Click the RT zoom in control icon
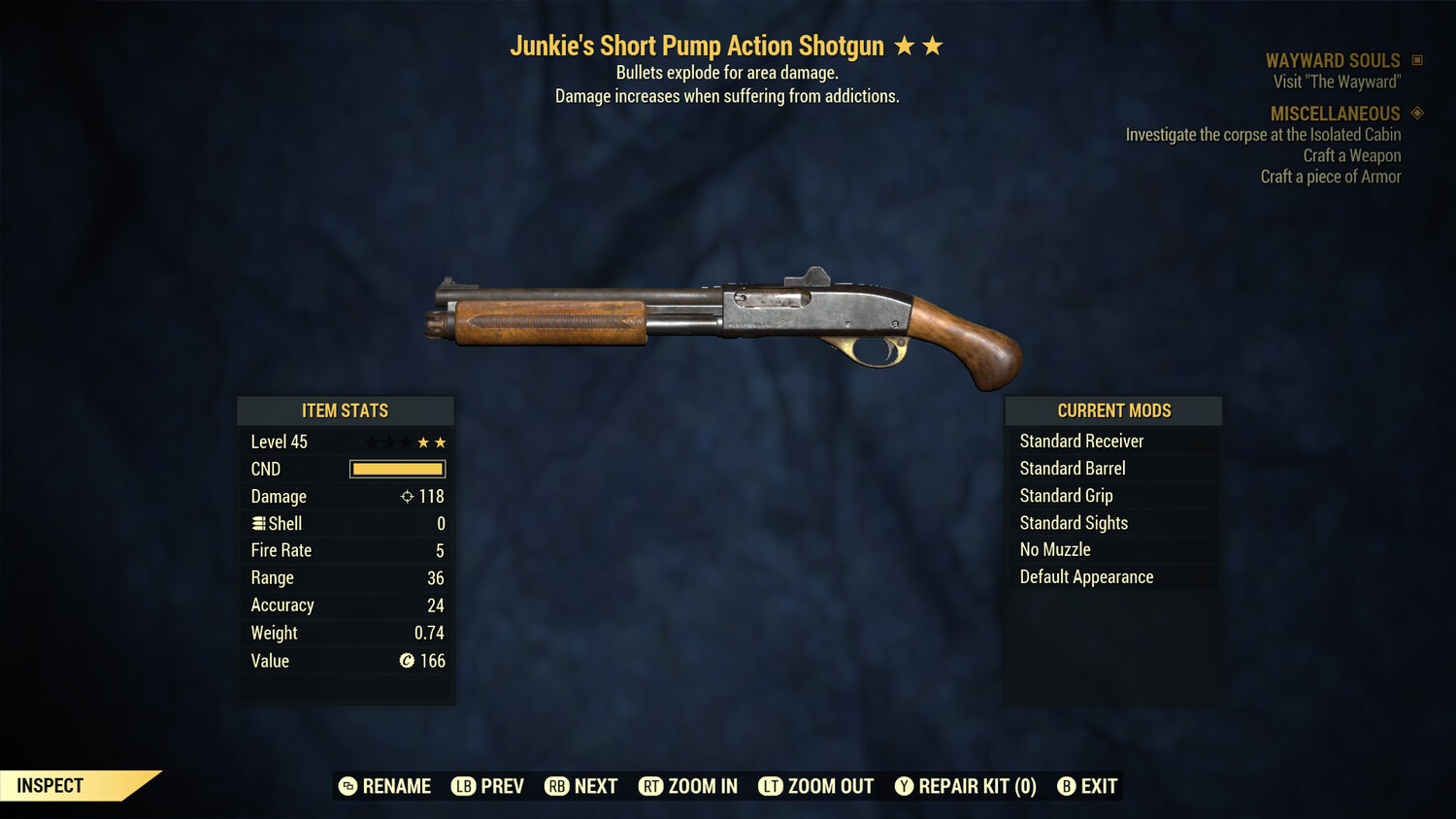1456x819 pixels. coord(651,786)
